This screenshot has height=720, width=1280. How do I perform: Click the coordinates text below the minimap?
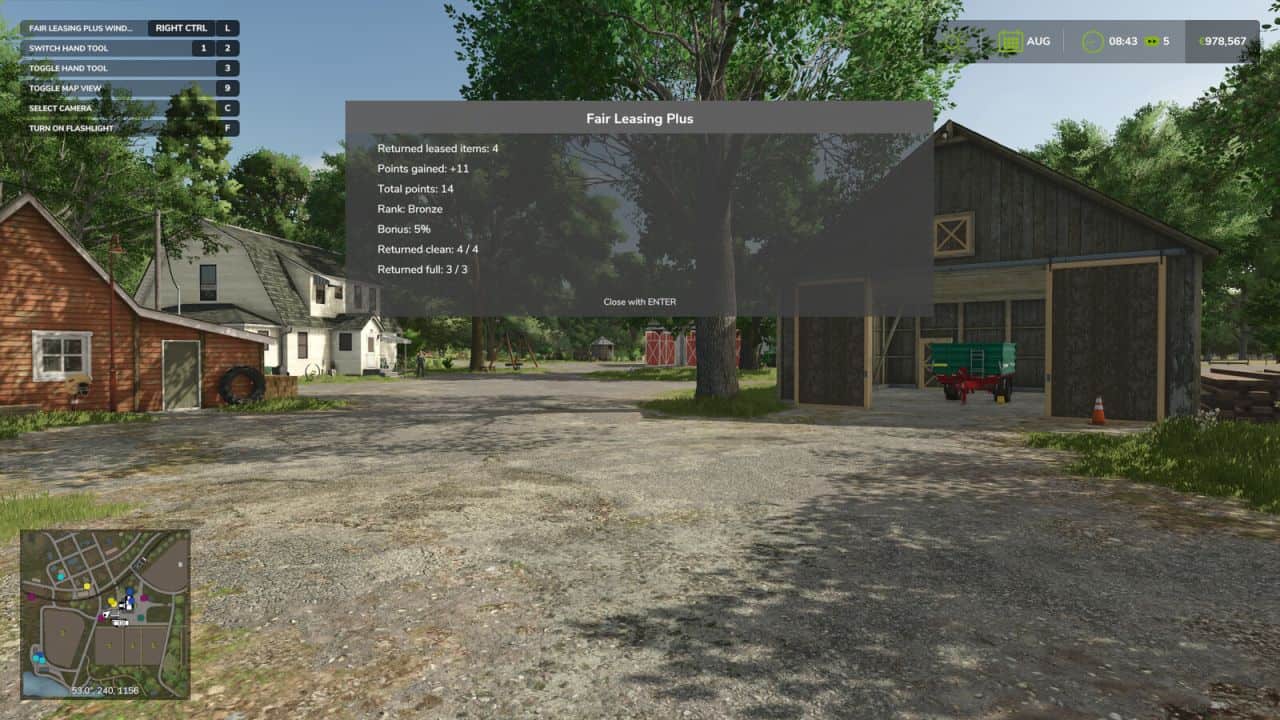(103, 688)
